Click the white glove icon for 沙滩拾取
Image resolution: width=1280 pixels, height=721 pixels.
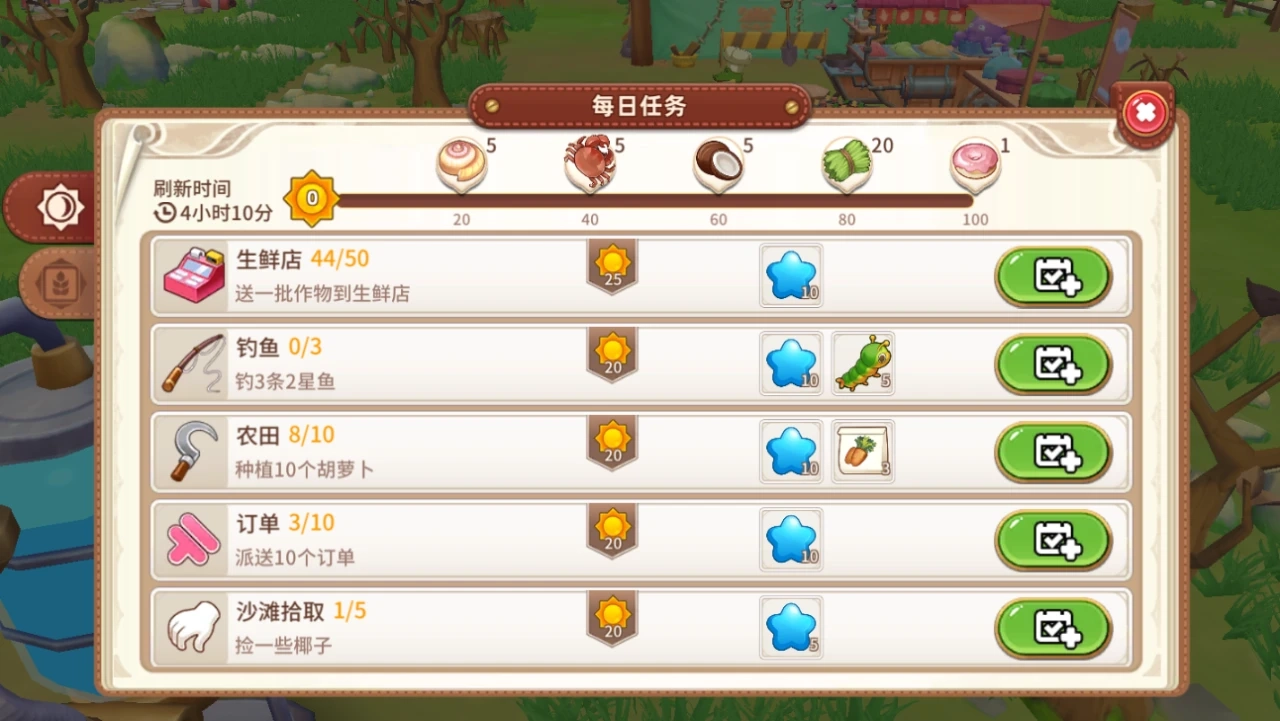pyautogui.click(x=192, y=627)
